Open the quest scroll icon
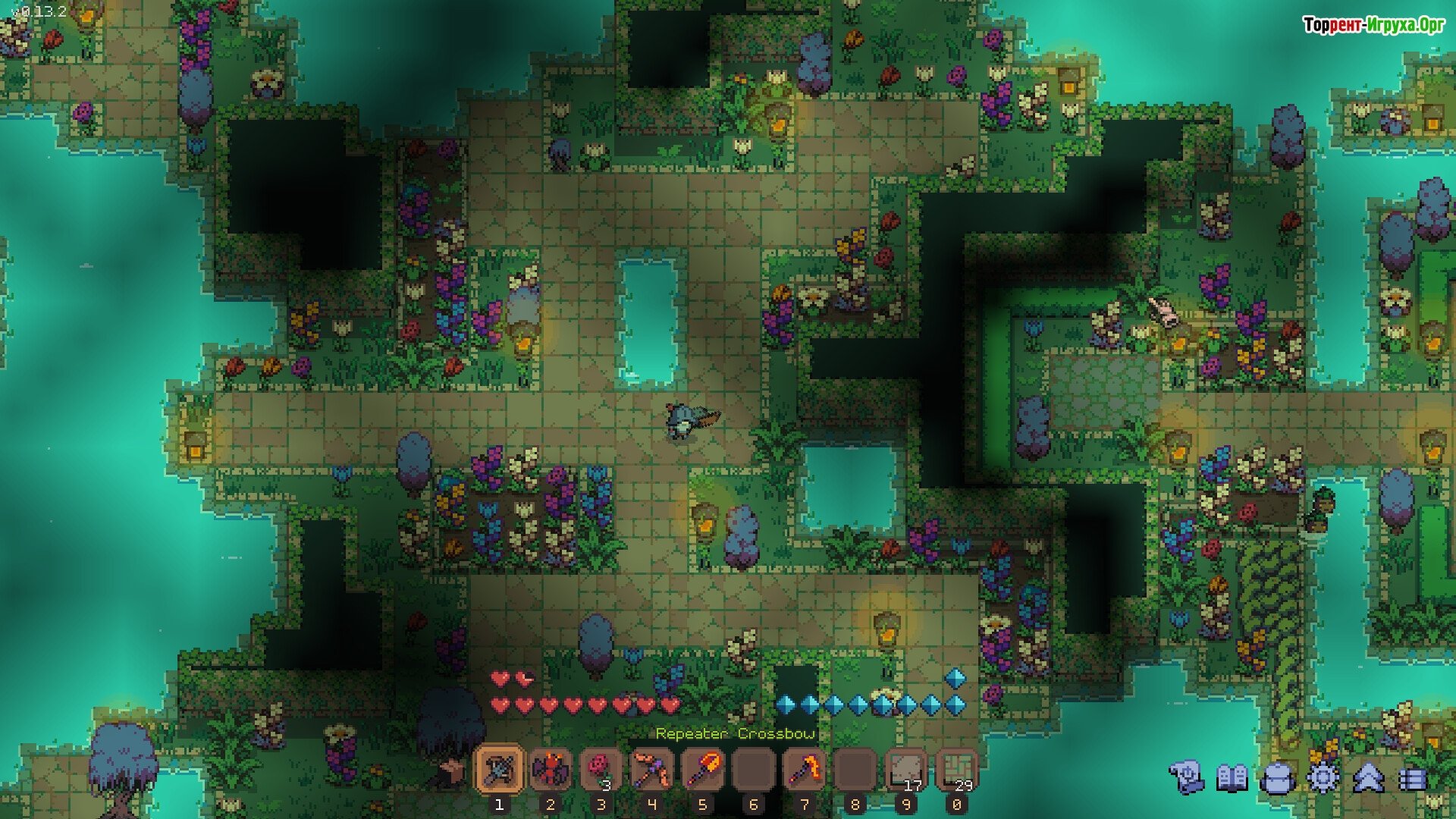 click(1186, 778)
